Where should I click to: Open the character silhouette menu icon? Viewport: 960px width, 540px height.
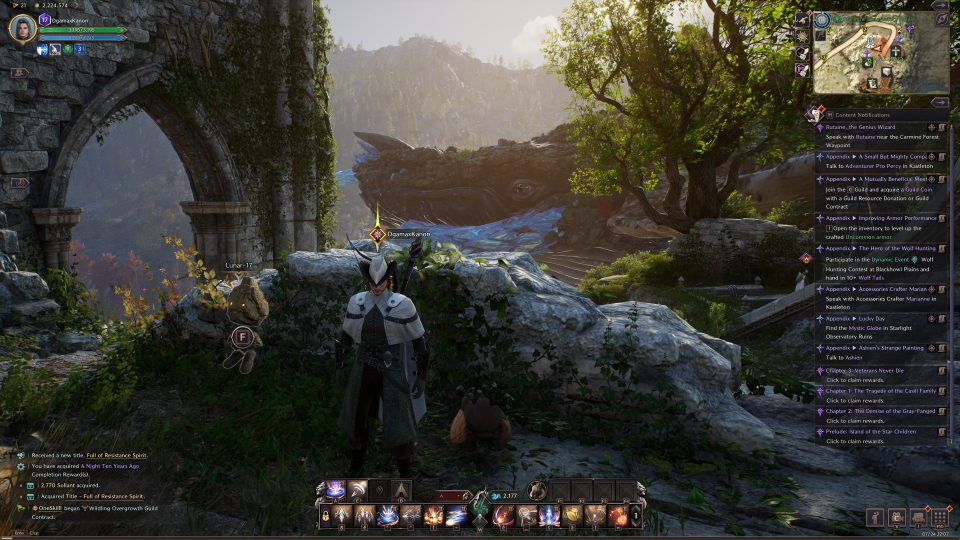tap(876, 517)
